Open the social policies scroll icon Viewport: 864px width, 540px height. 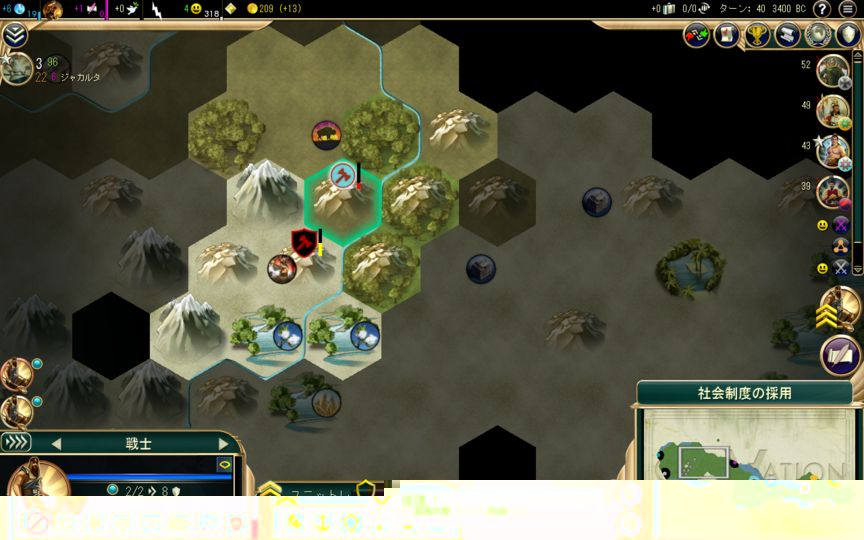[x=788, y=36]
